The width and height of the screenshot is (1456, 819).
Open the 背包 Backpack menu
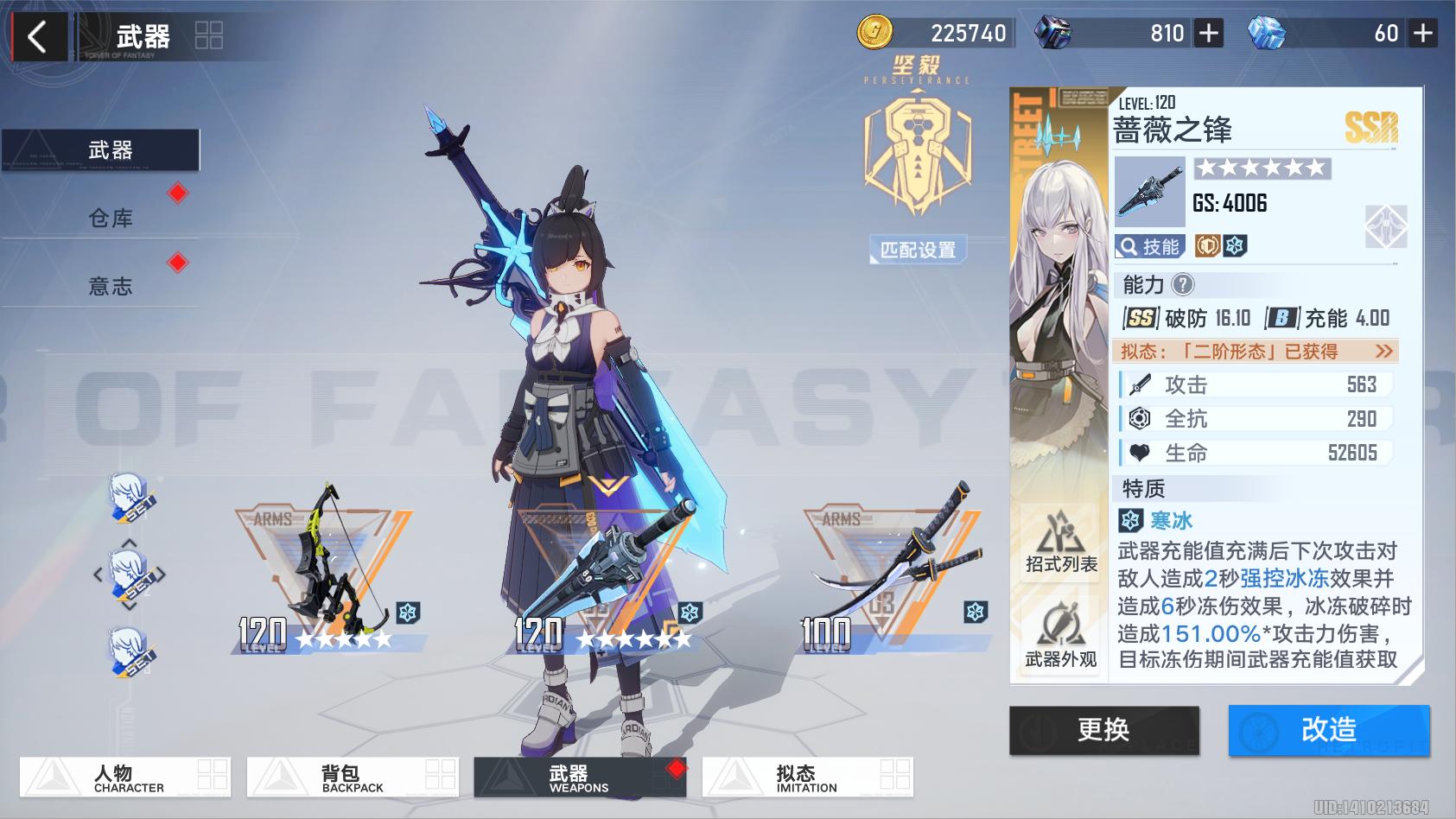(353, 778)
